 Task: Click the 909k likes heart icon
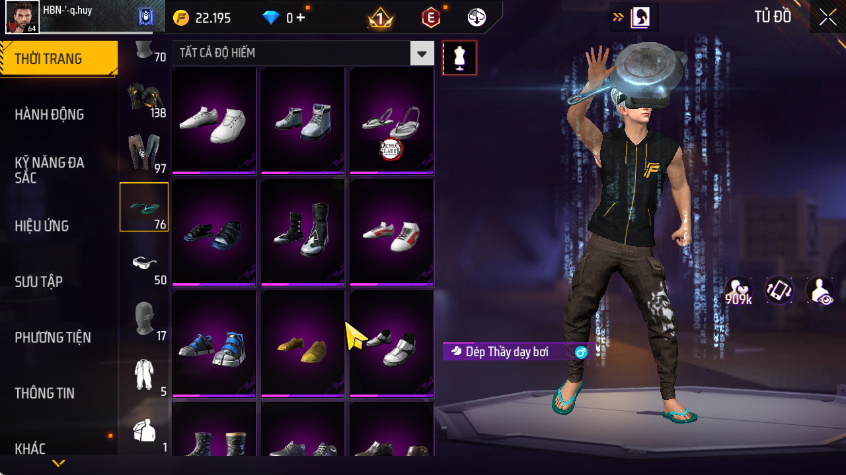(739, 290)
